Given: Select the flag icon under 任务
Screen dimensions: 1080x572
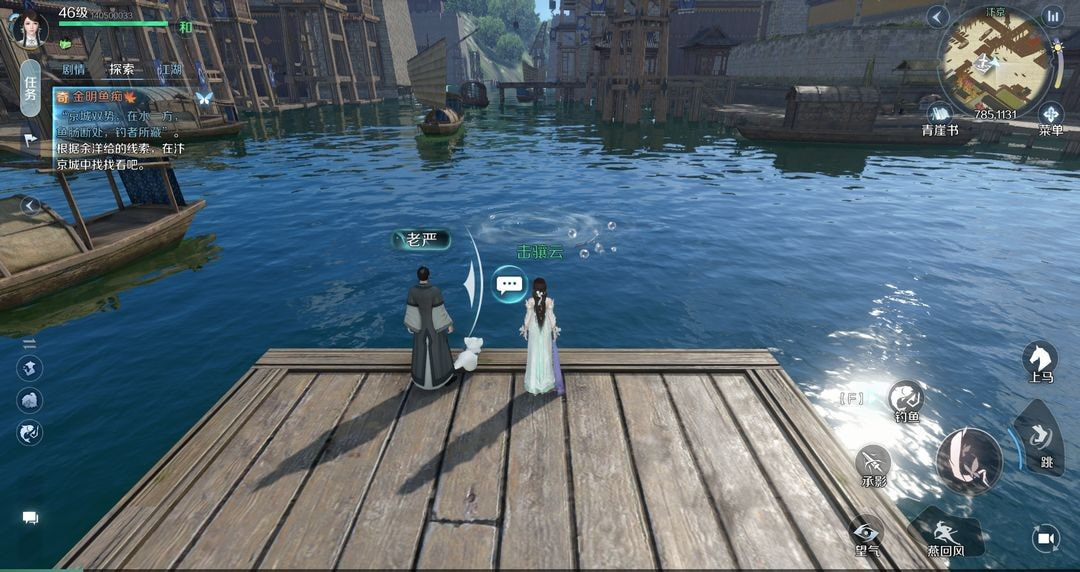Looking at the screenshot, I should [x=30, y=141].
